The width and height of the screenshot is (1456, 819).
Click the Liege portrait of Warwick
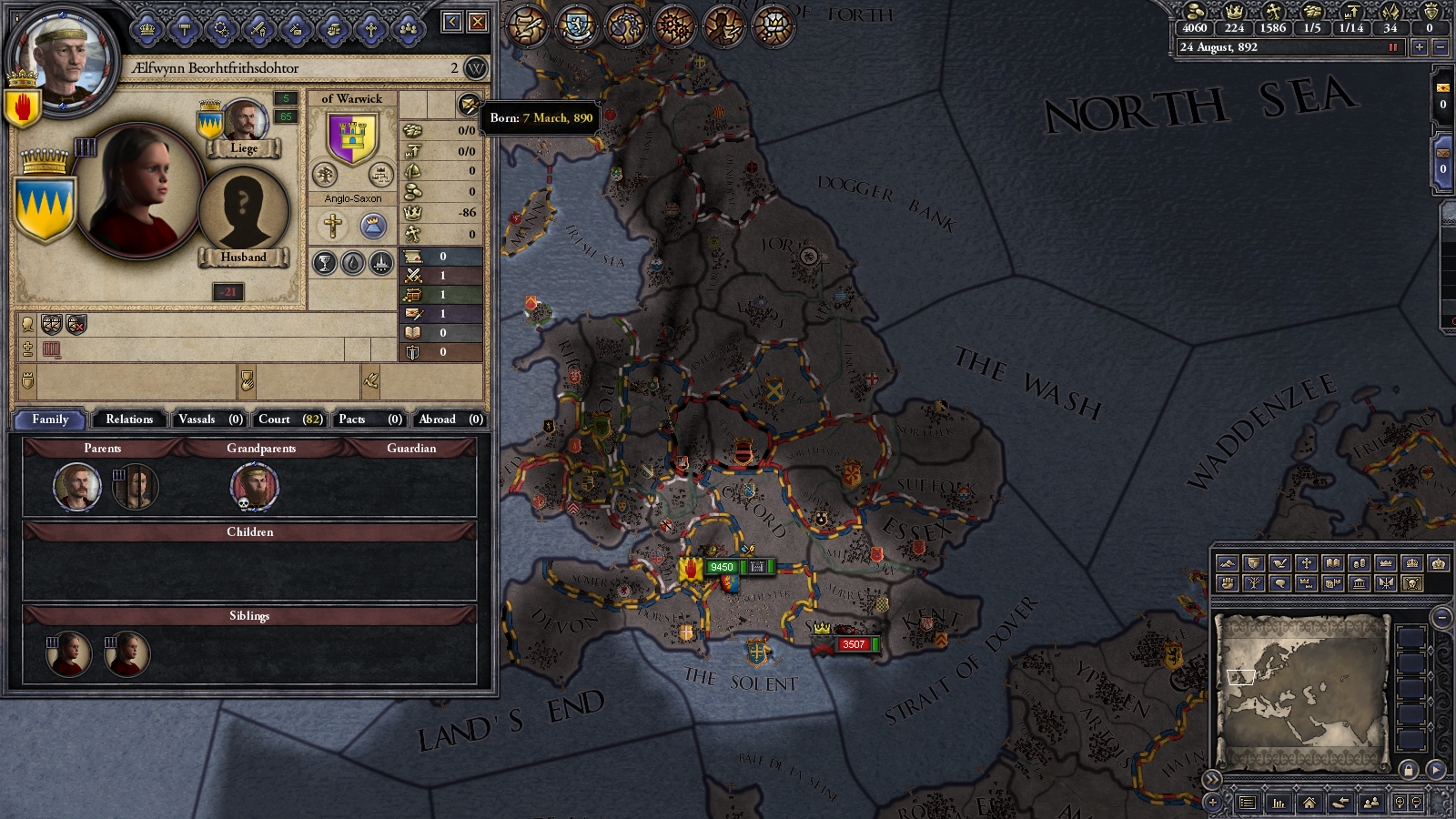click(x=244, y=121)
